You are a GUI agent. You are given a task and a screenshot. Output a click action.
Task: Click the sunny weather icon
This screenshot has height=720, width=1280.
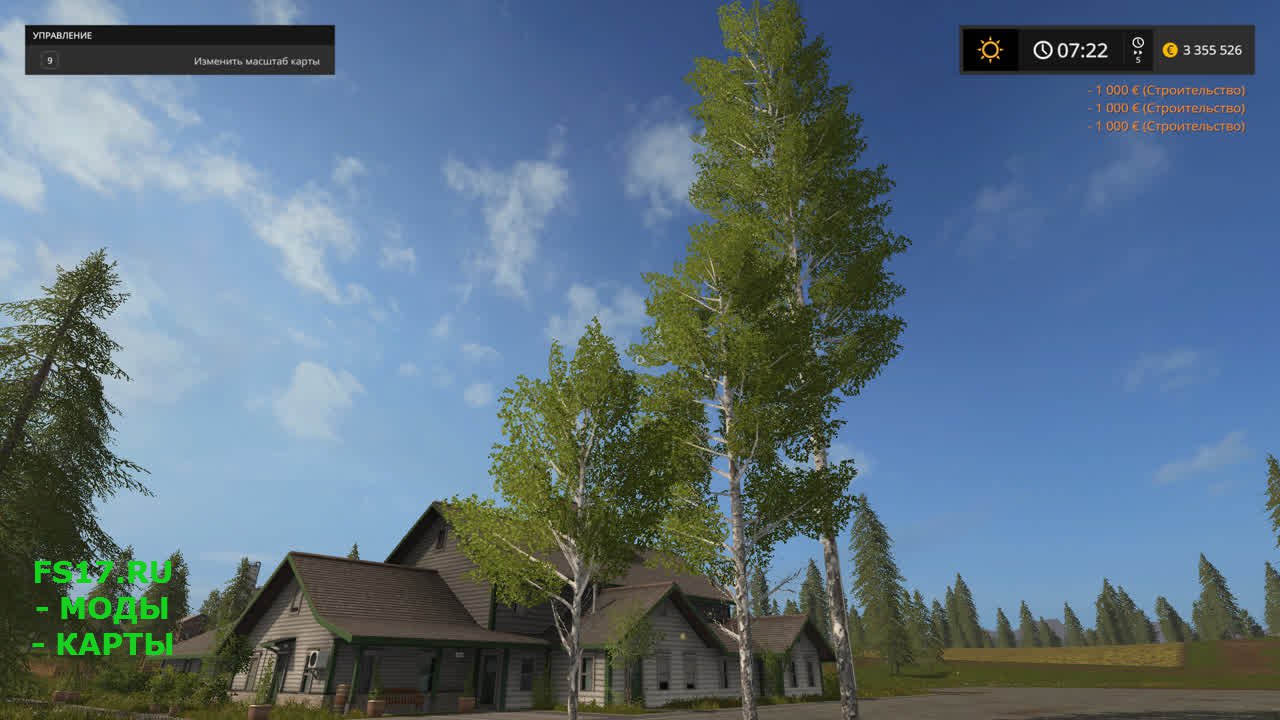pyautogui.click(x=990, y=50)
